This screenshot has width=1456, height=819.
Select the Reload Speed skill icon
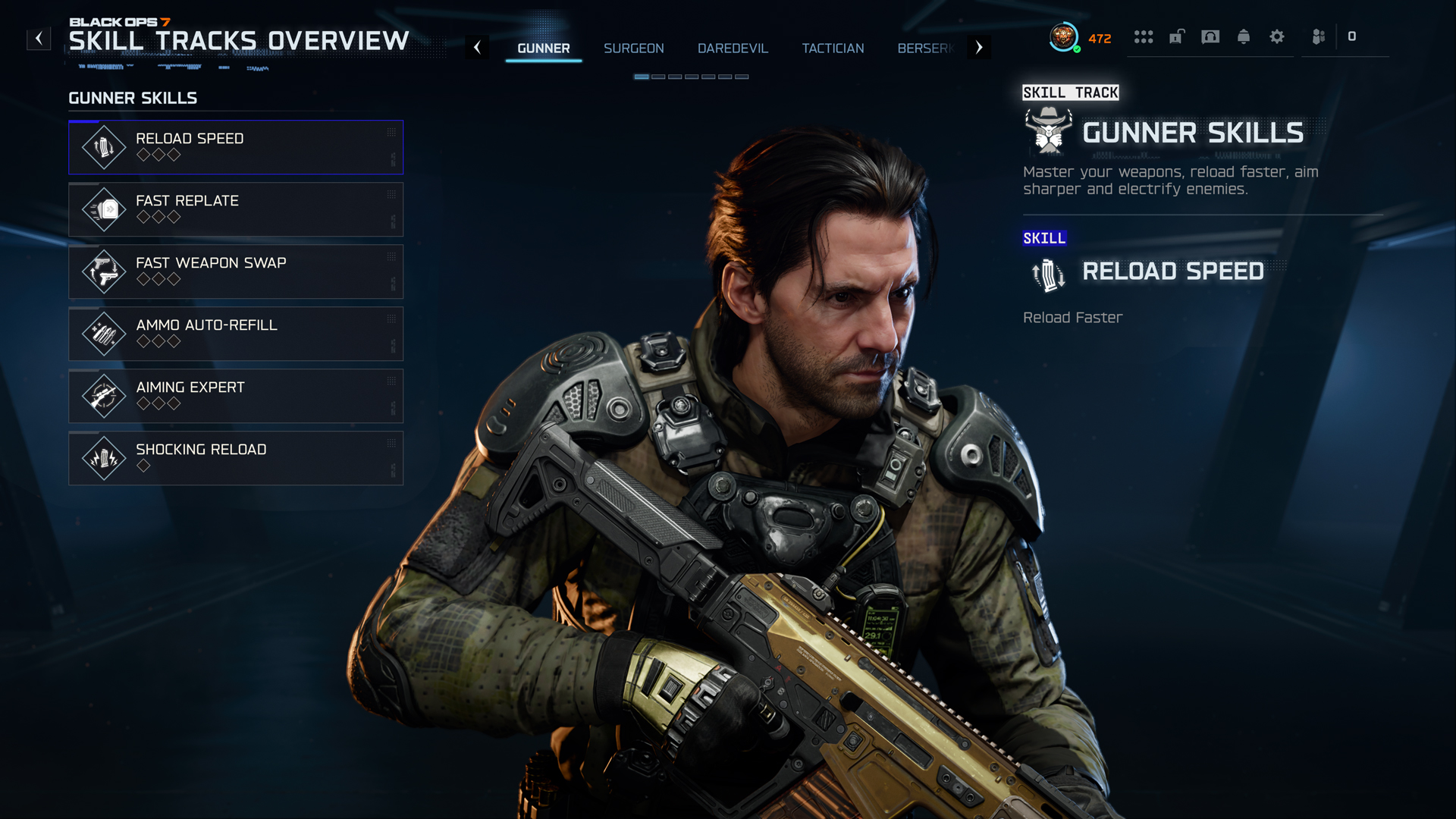[104, 147]
